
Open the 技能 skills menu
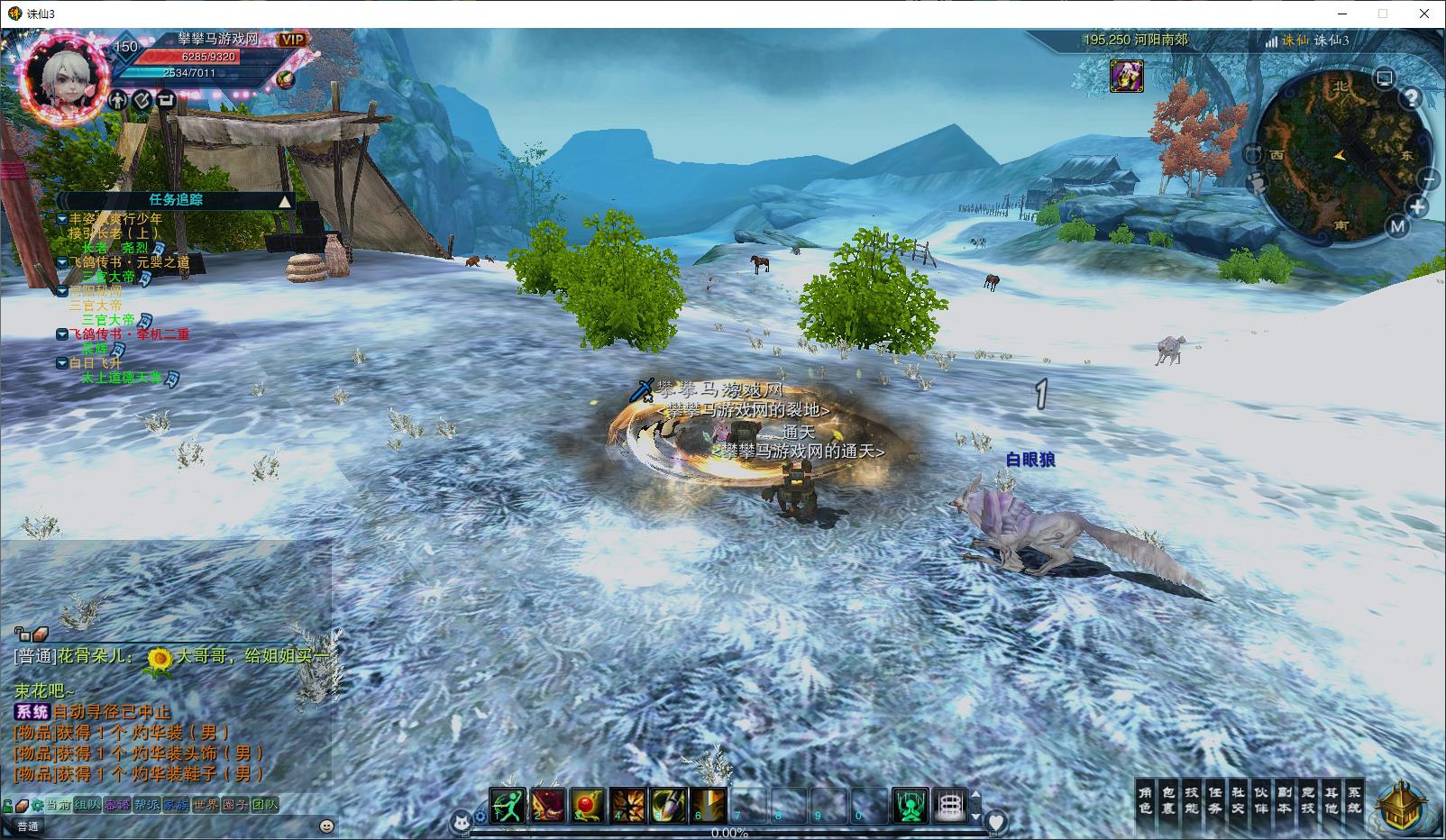click(x=1192, y=800)
